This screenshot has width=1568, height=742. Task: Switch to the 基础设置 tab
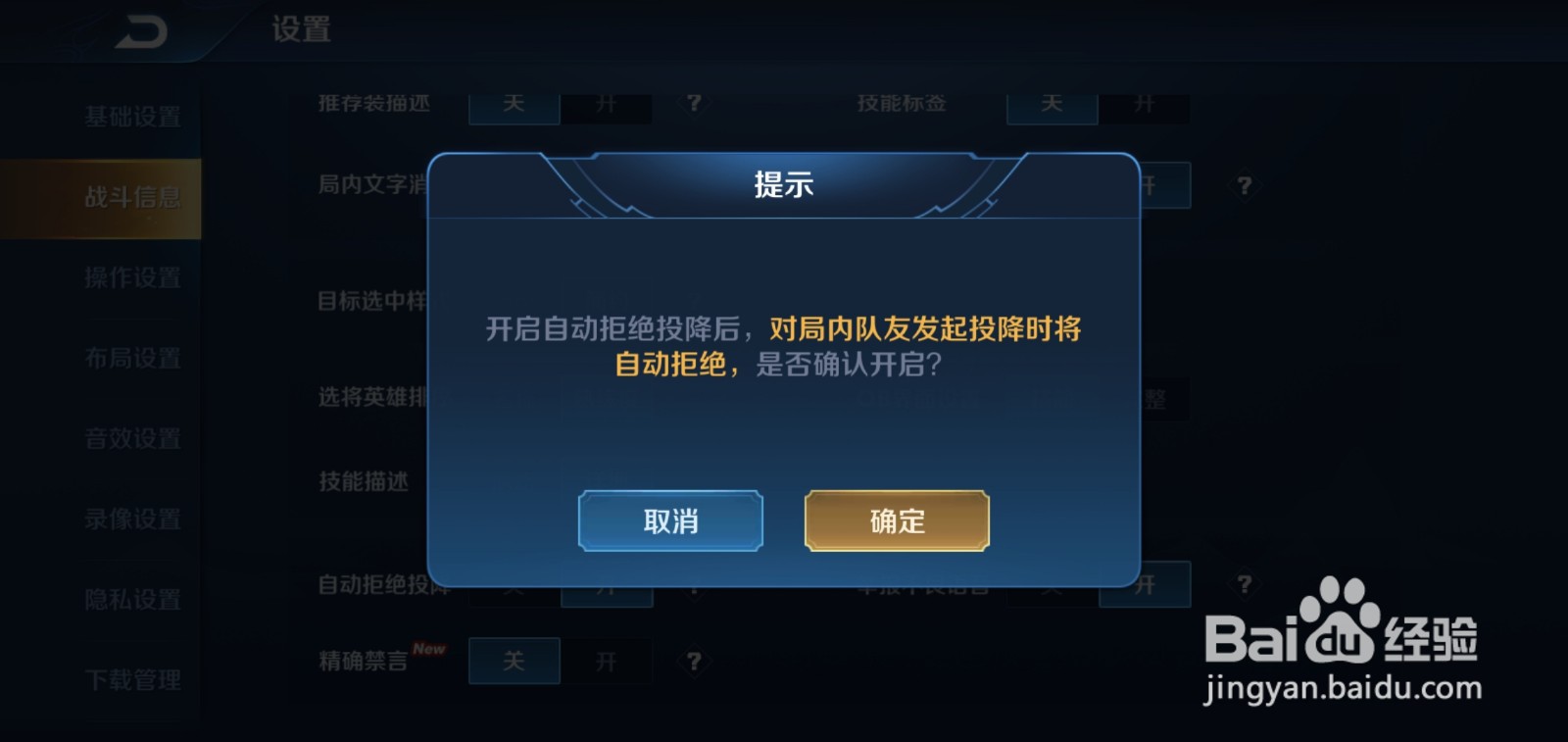pos(132,116)
